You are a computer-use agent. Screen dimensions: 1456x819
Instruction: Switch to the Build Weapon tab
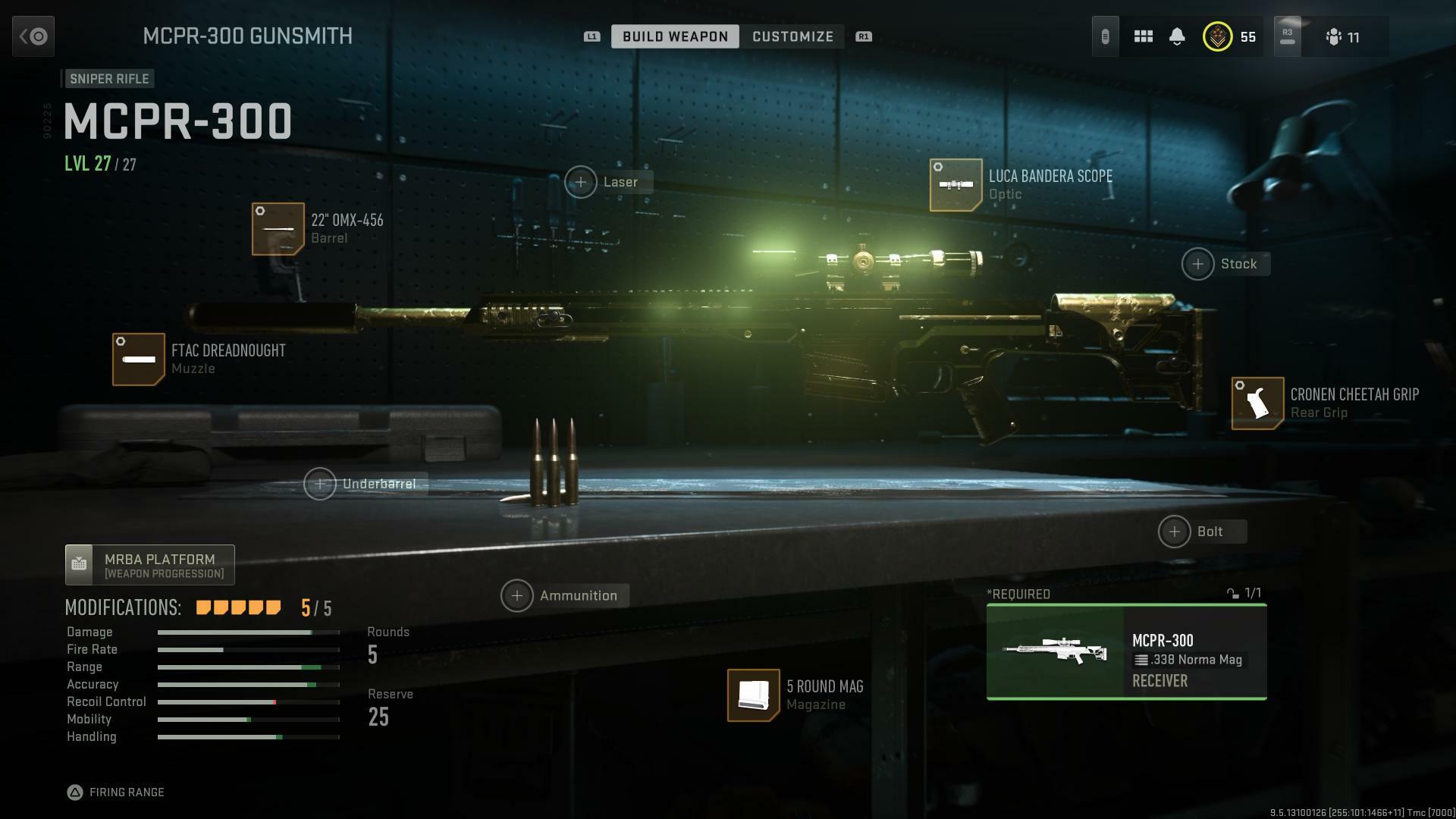tap(675, 36)
